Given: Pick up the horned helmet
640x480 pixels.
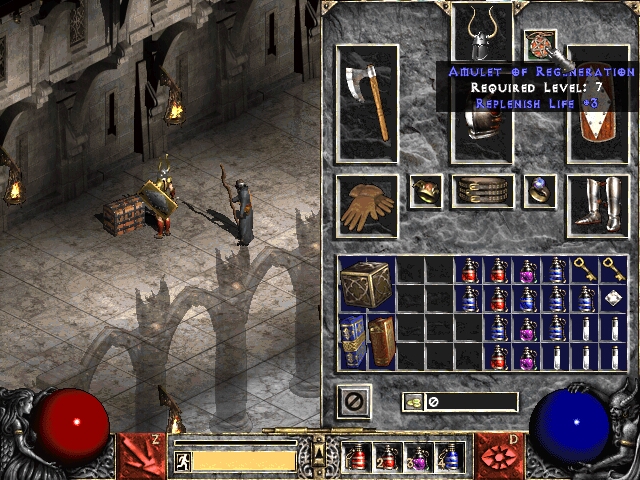Looking at the screenshot, I should (x=483, y=32).
